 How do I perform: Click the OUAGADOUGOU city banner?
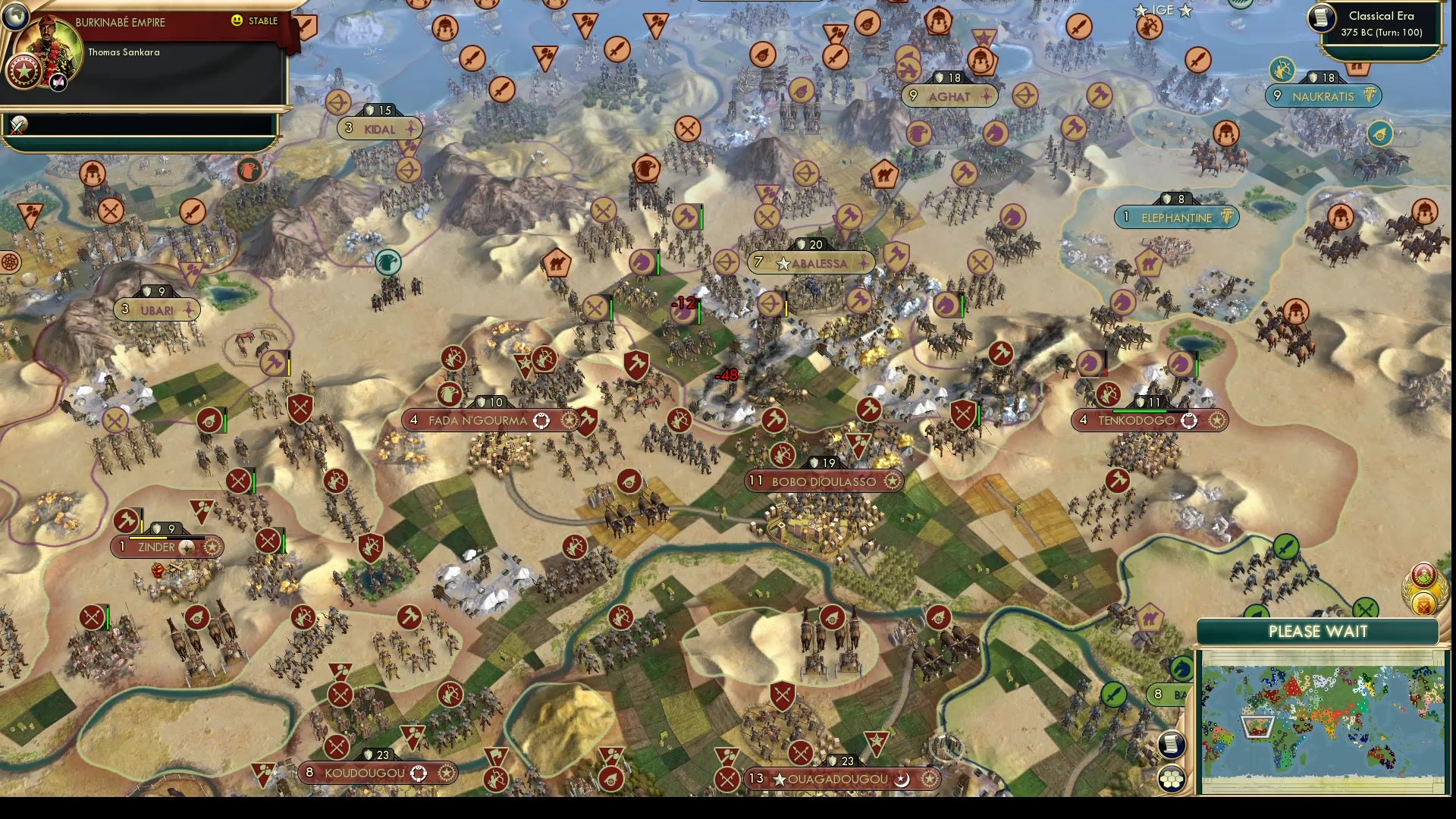point(843,779)
